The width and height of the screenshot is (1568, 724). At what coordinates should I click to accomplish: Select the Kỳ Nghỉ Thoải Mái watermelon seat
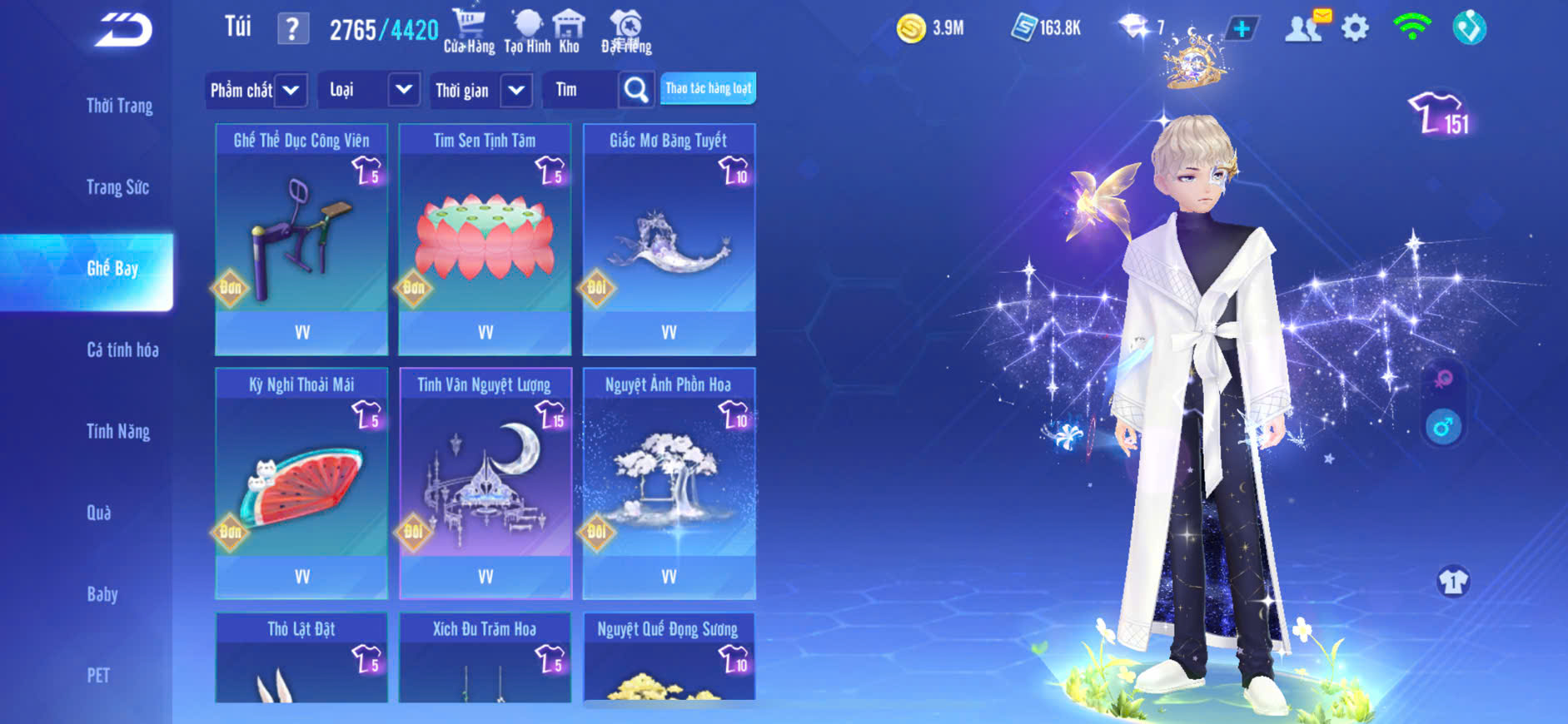(x=301, y=483)
